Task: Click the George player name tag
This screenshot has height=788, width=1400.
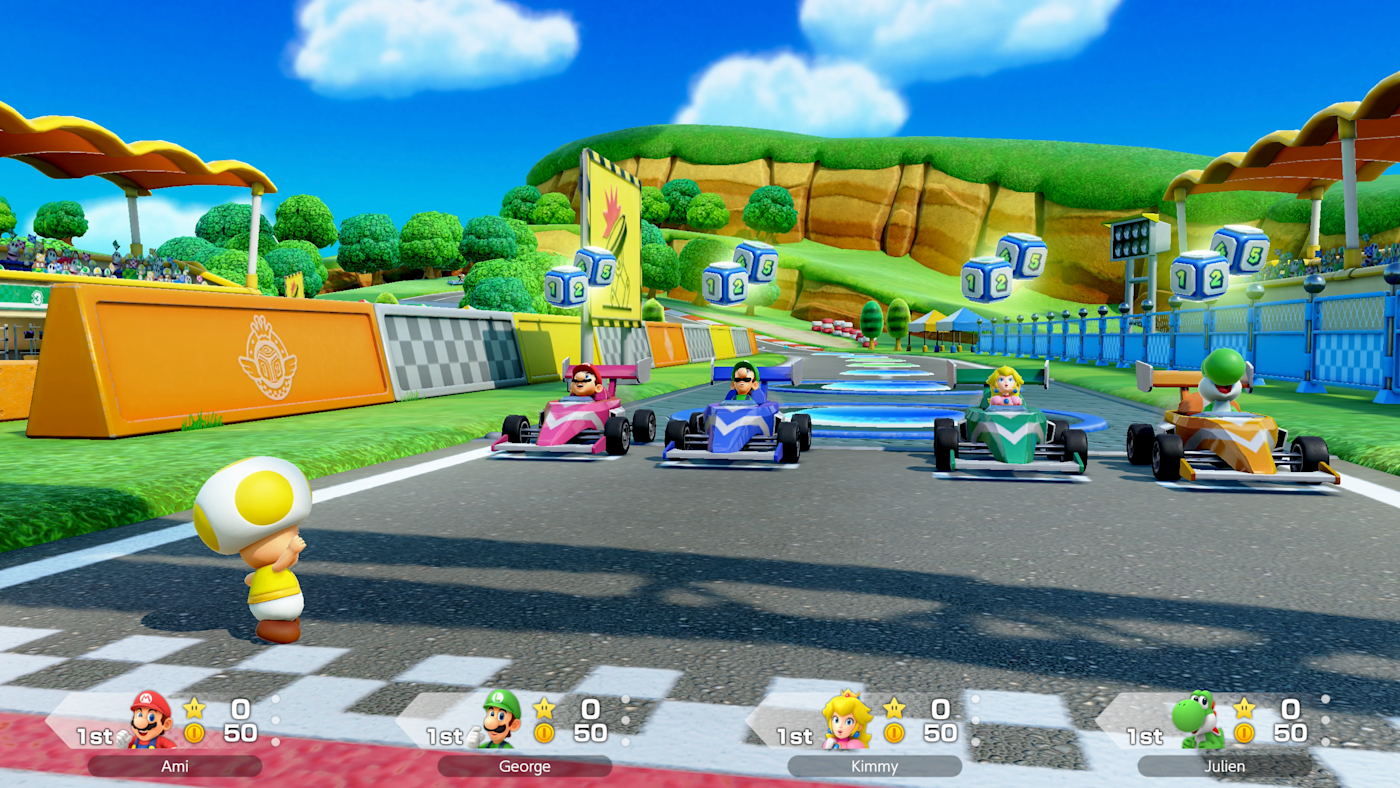Action: pos(525,767)
